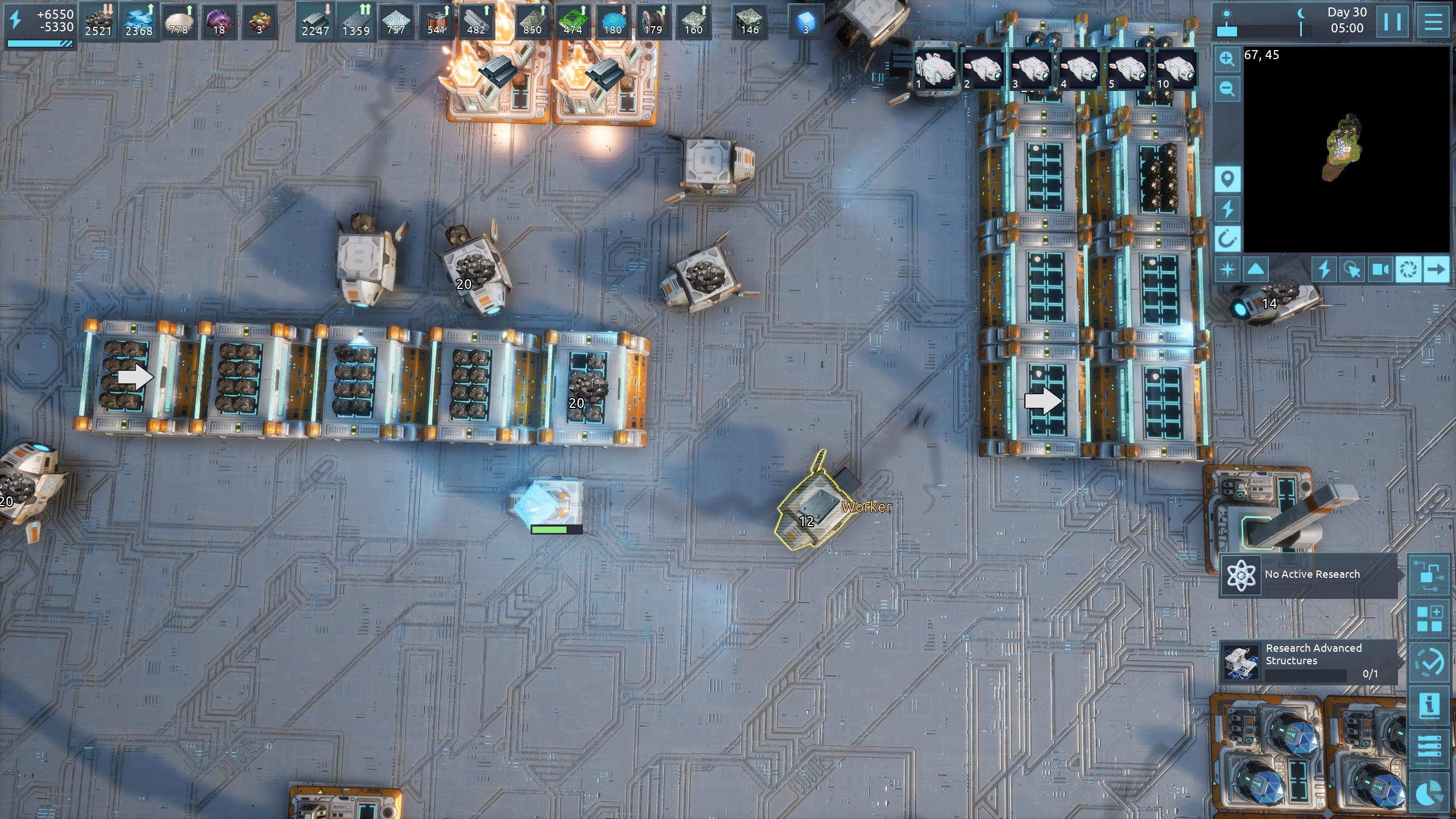
Task: Open the info guide book button
Action: coord(1429,705)
